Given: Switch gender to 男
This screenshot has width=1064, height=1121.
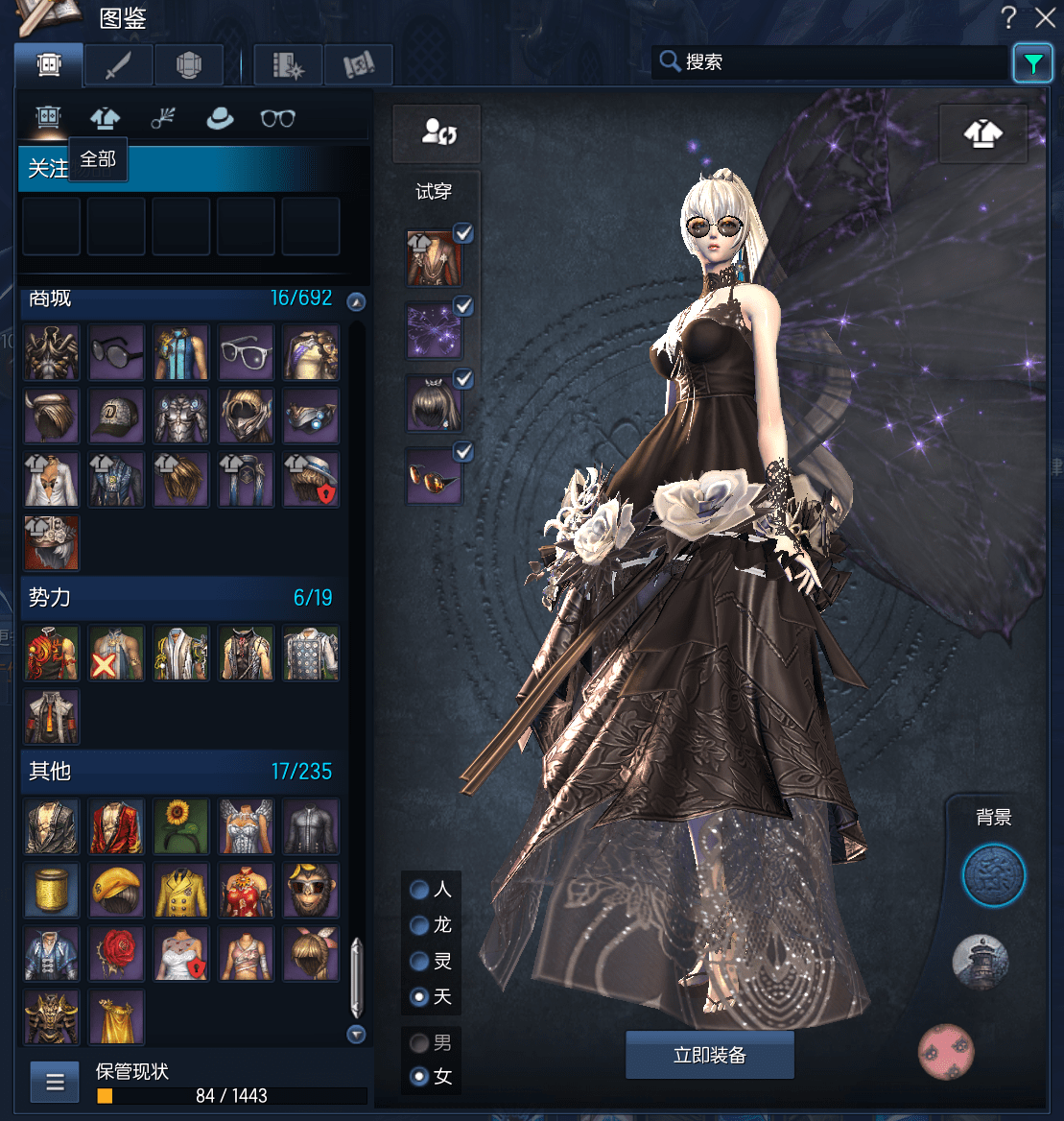Looking at the screenshot, I should (419, 1042).
